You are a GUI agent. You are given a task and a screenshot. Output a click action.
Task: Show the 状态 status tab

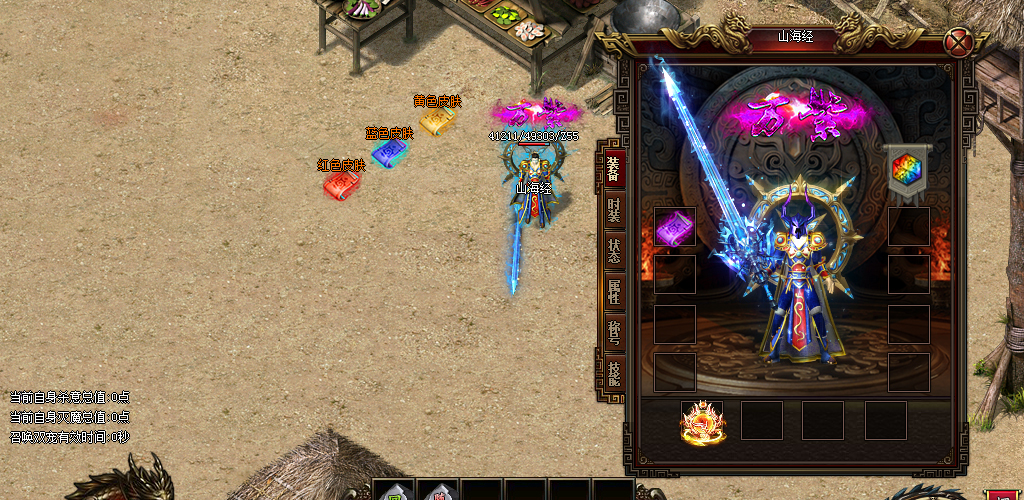[x=613, y=251]
